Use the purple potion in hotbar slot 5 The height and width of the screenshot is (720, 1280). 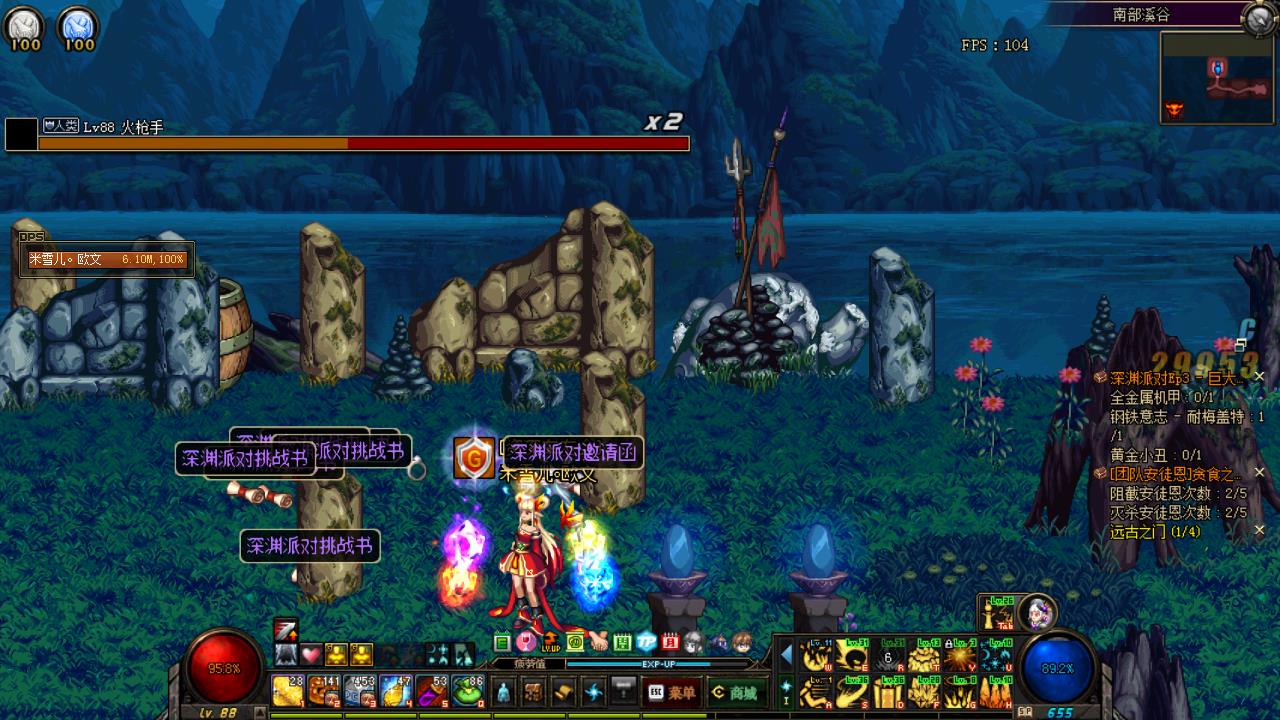(x=432, y=690)
